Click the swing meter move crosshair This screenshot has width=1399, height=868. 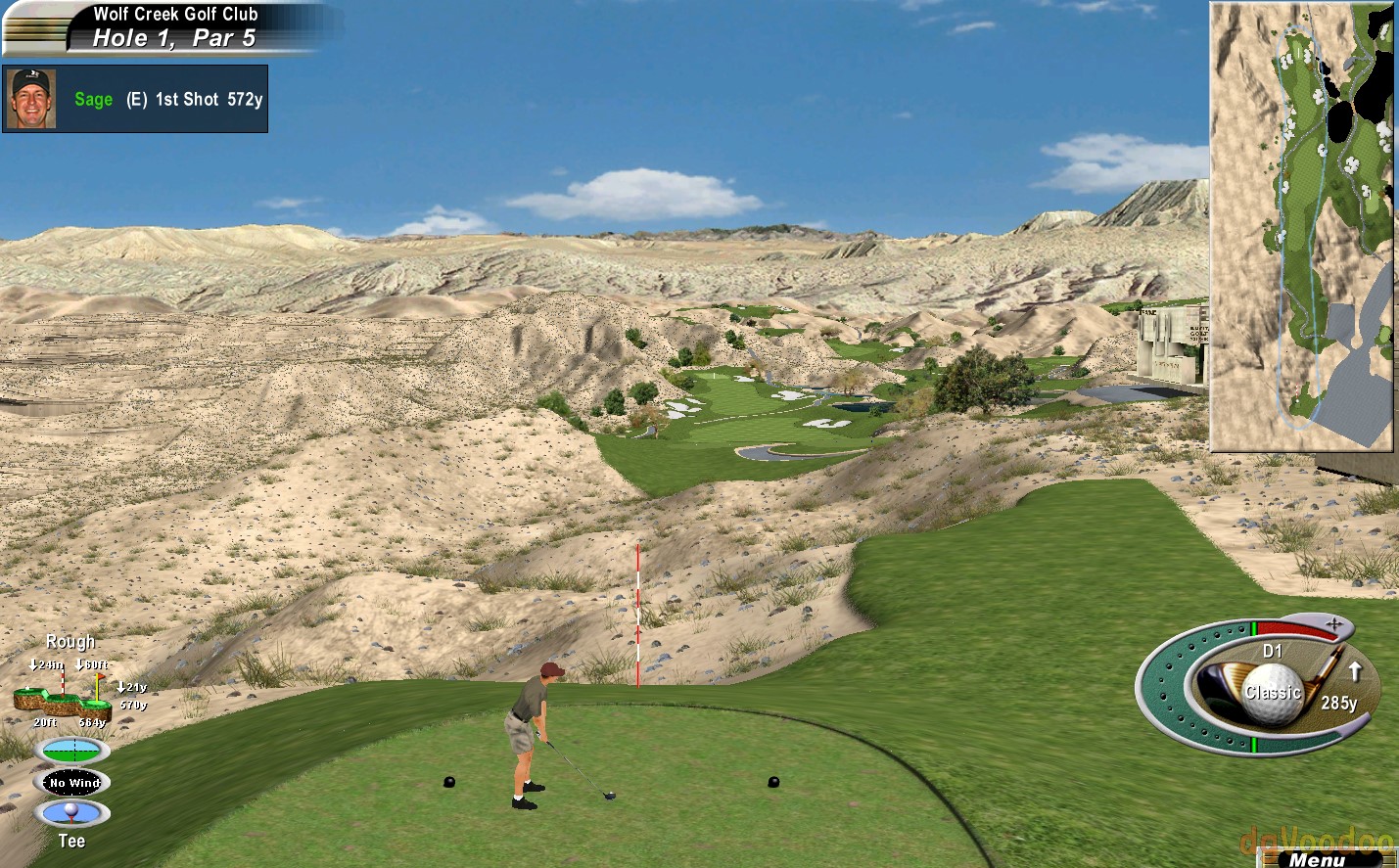tap(1333, 623)
